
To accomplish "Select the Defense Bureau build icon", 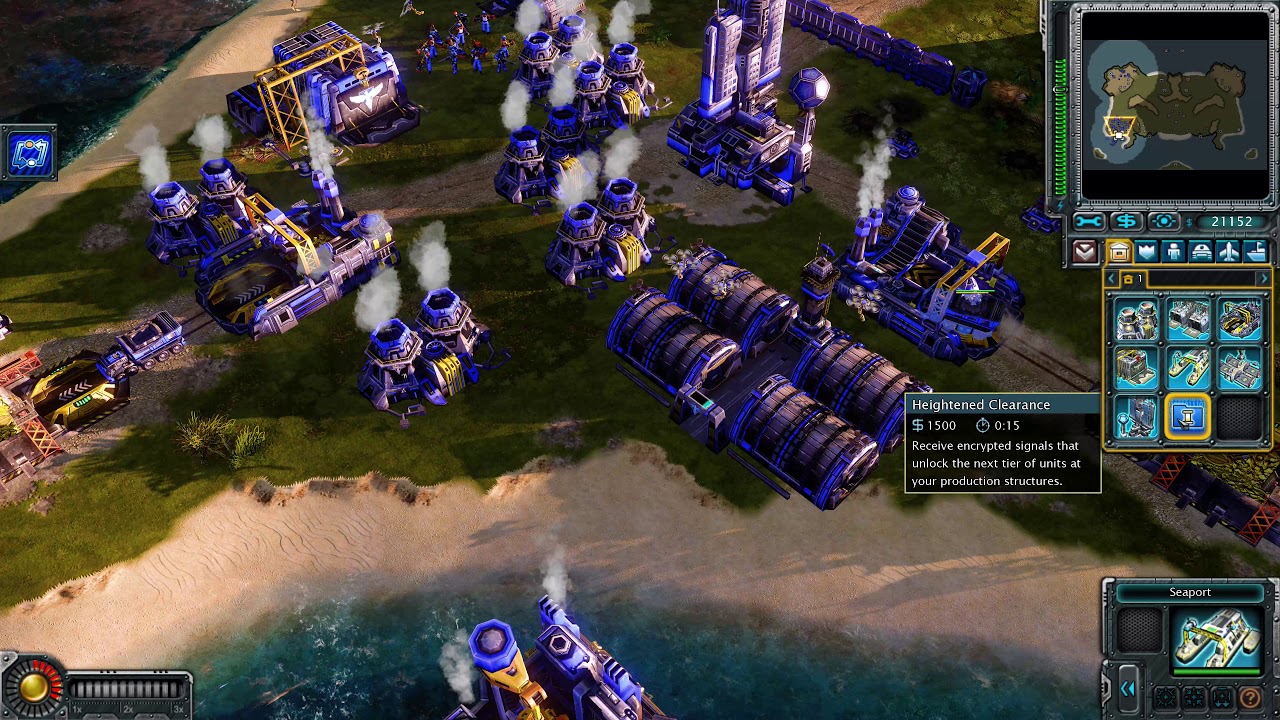I will [1136, 417].
